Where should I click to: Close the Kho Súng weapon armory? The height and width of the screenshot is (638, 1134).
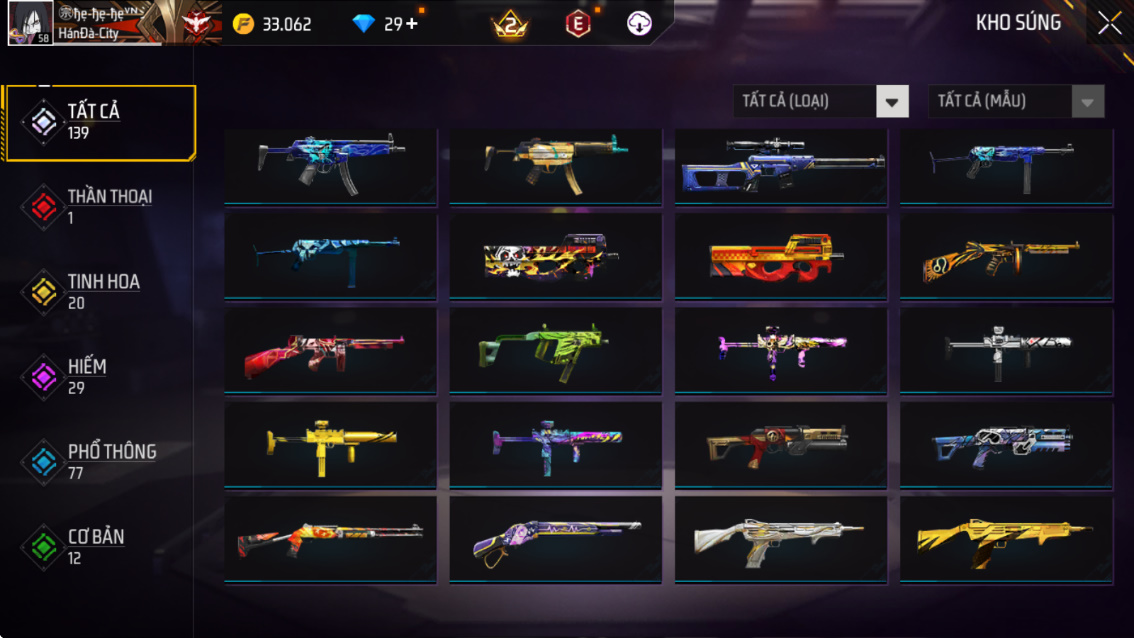pos(1109,24)
